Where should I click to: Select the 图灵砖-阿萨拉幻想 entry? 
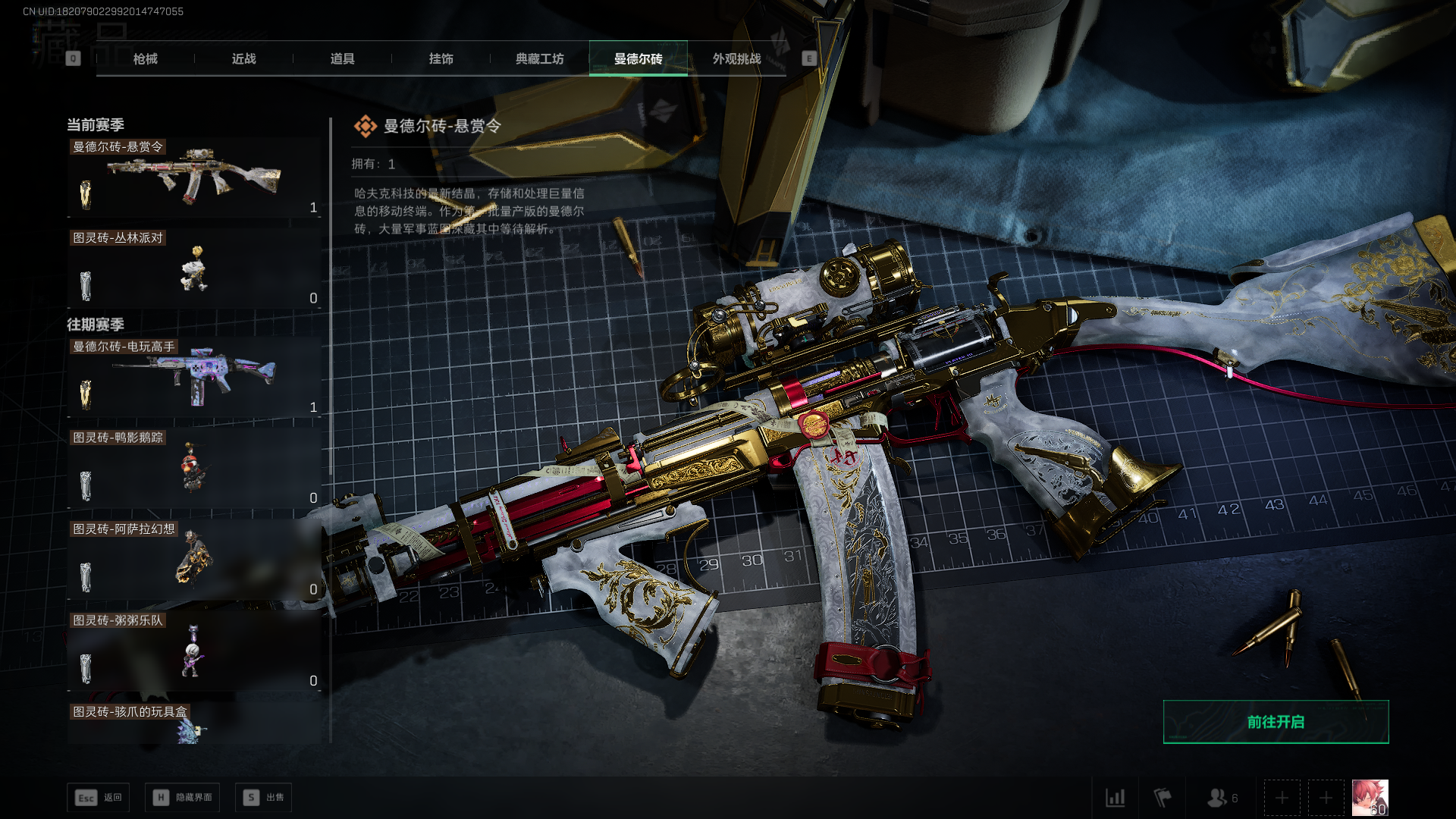(x=194, y=560)
